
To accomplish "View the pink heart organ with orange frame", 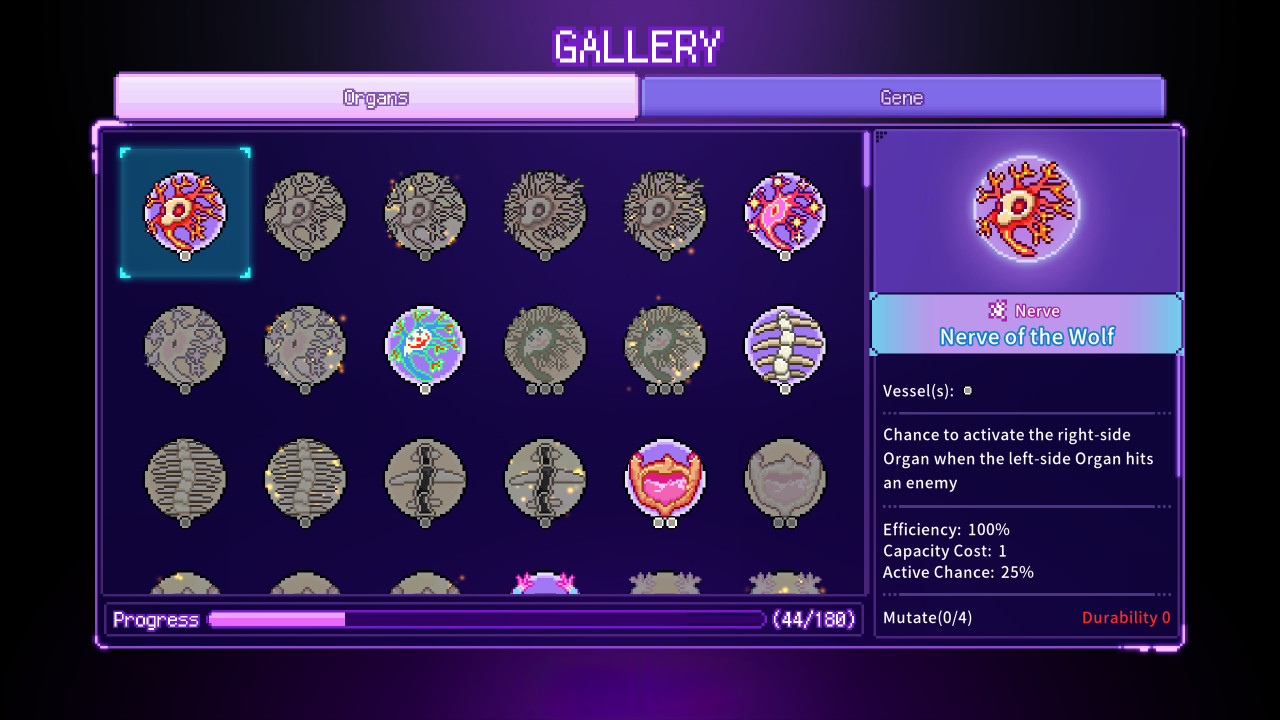I will coord(665,480).
